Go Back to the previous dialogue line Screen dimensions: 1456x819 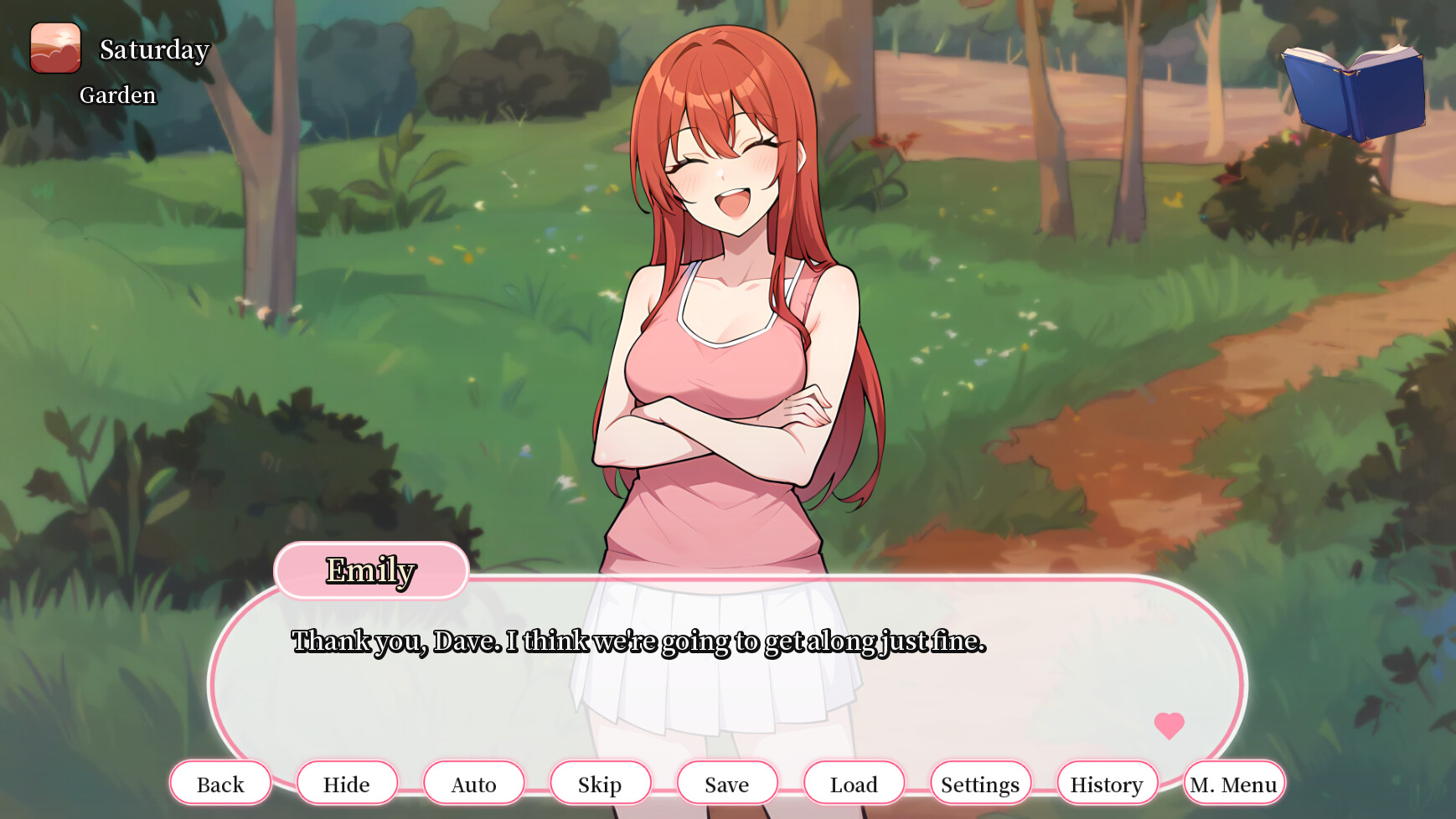coord(220,784)
